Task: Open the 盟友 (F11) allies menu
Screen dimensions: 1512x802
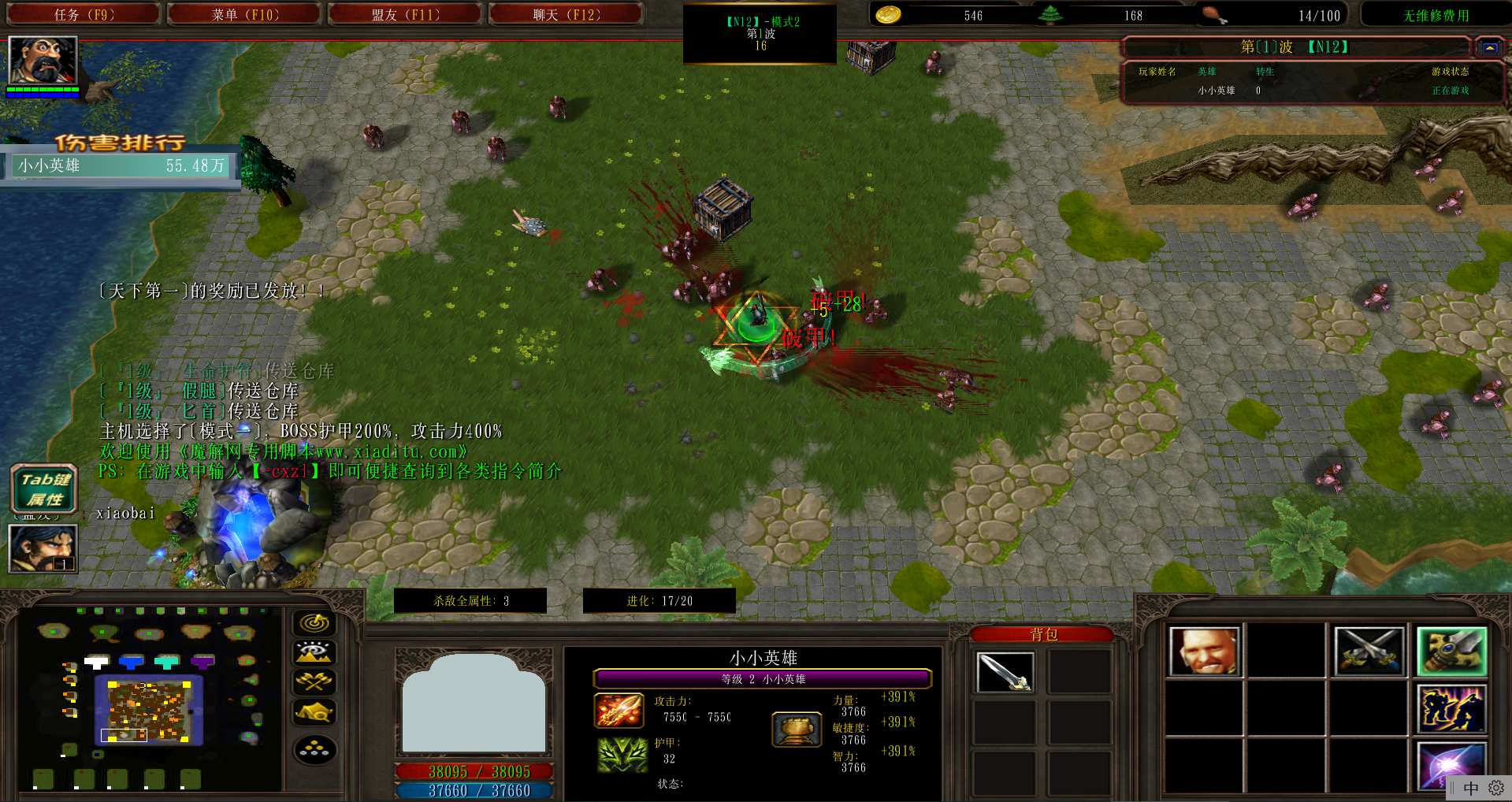Action: tap(405, 14)
